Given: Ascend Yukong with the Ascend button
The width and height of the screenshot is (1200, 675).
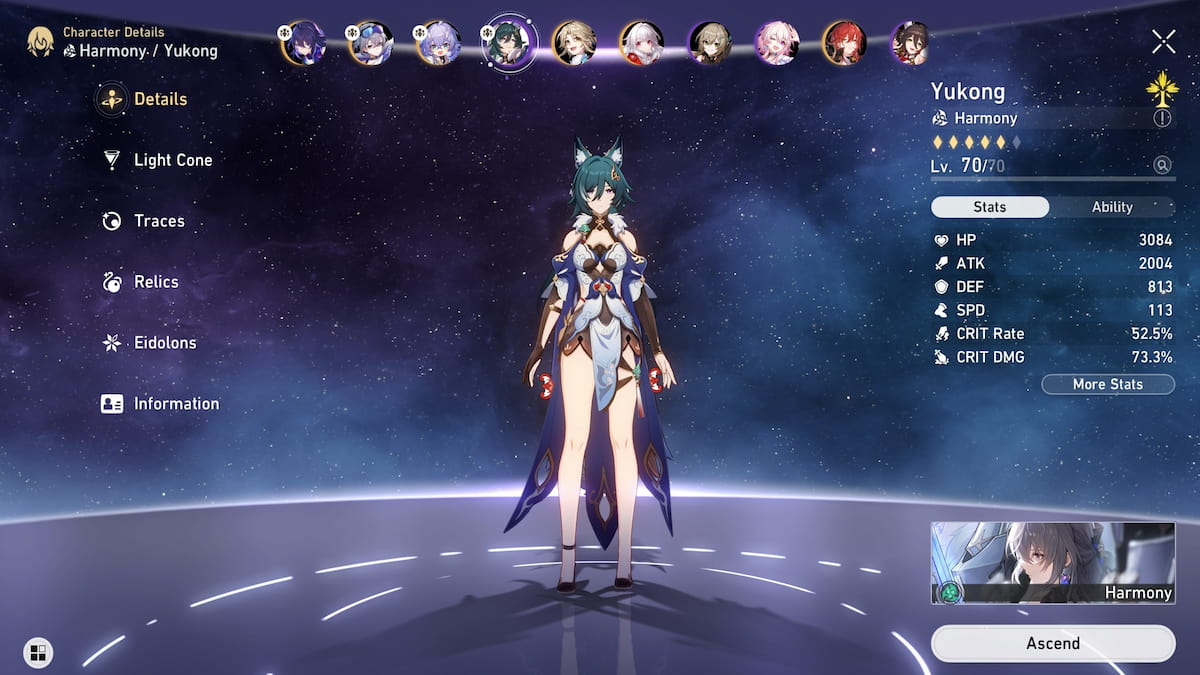Looking at the screenshot, I should (x=1052, y=643).
